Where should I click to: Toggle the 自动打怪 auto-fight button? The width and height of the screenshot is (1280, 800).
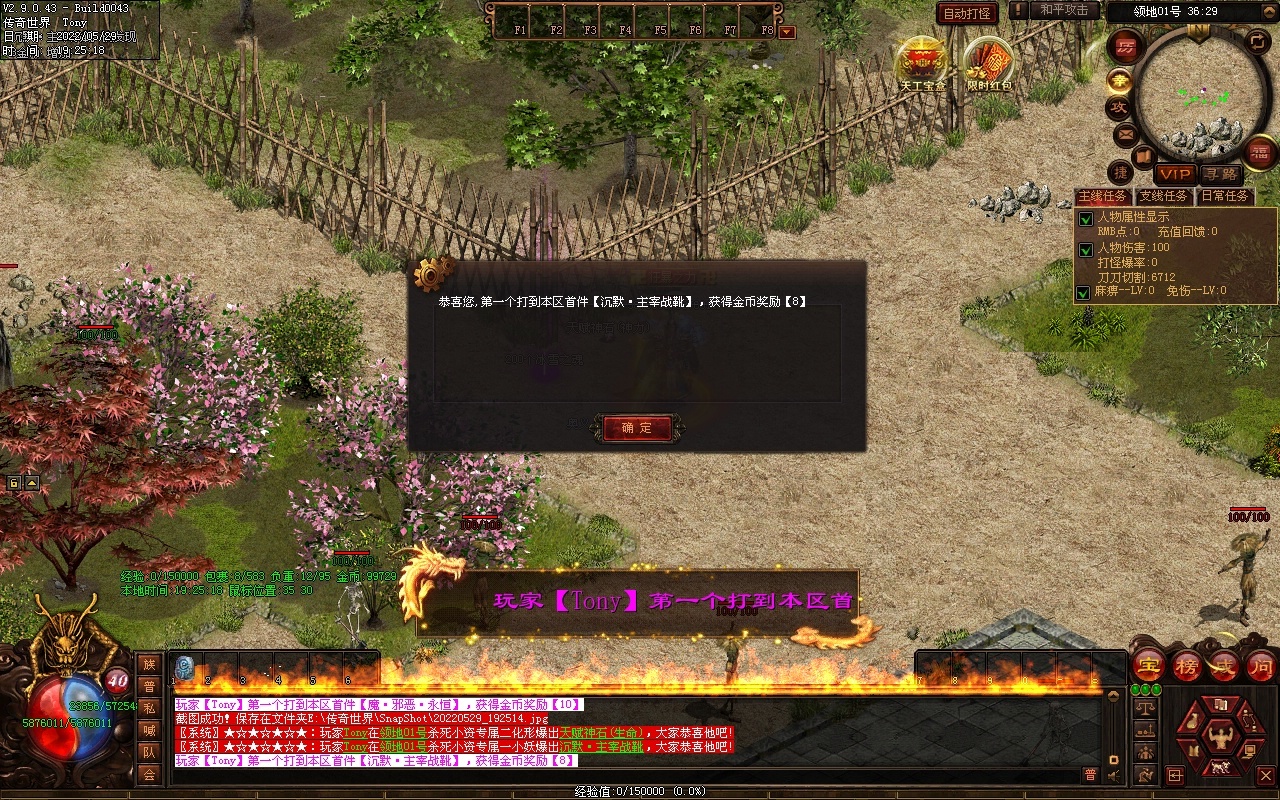pos(967,14)
